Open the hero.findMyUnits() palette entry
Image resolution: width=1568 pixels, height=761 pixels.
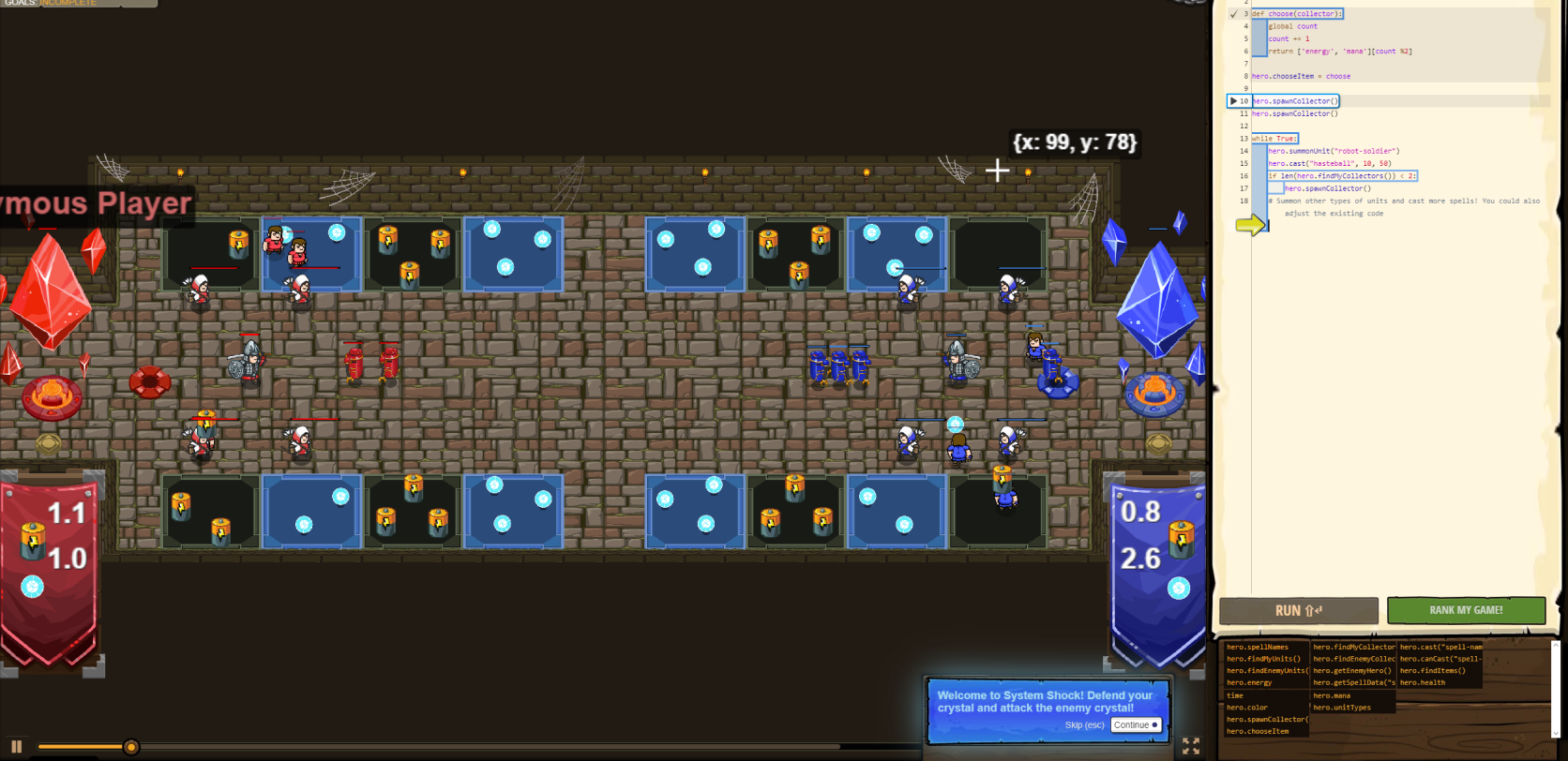click(1263, 659)
